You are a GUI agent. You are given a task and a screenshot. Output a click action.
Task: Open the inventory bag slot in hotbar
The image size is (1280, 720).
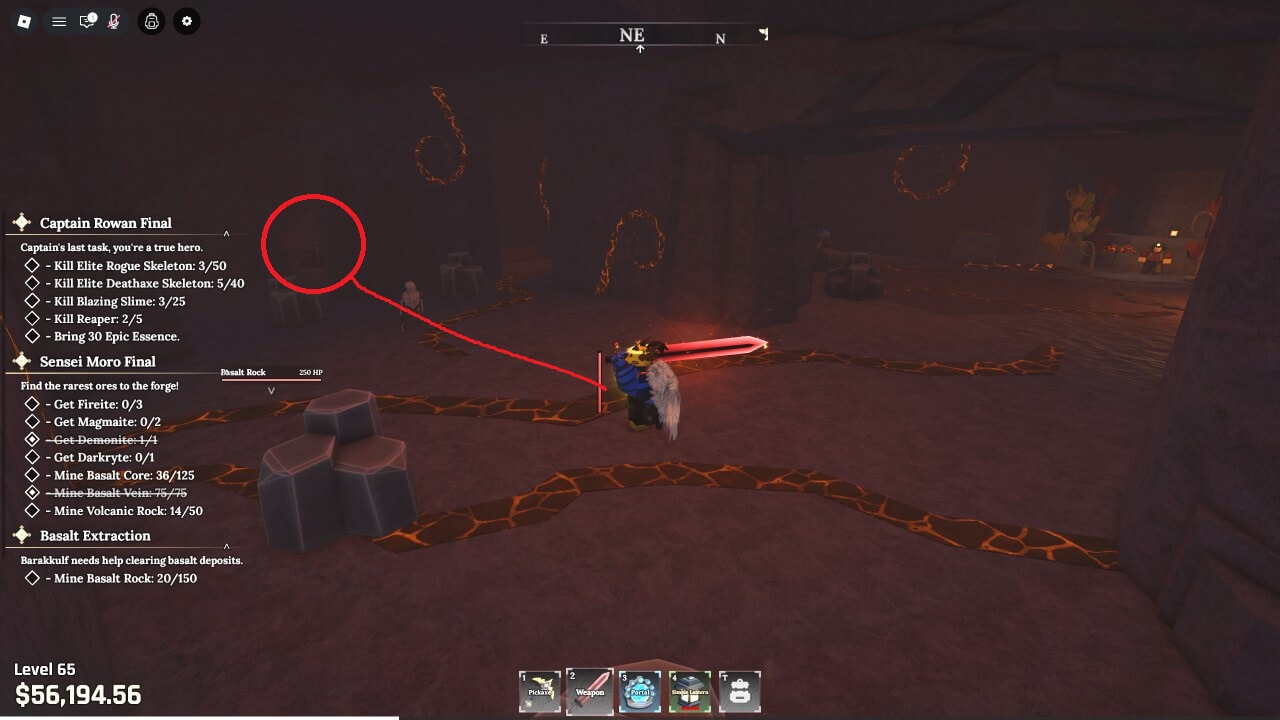point(740,691)
